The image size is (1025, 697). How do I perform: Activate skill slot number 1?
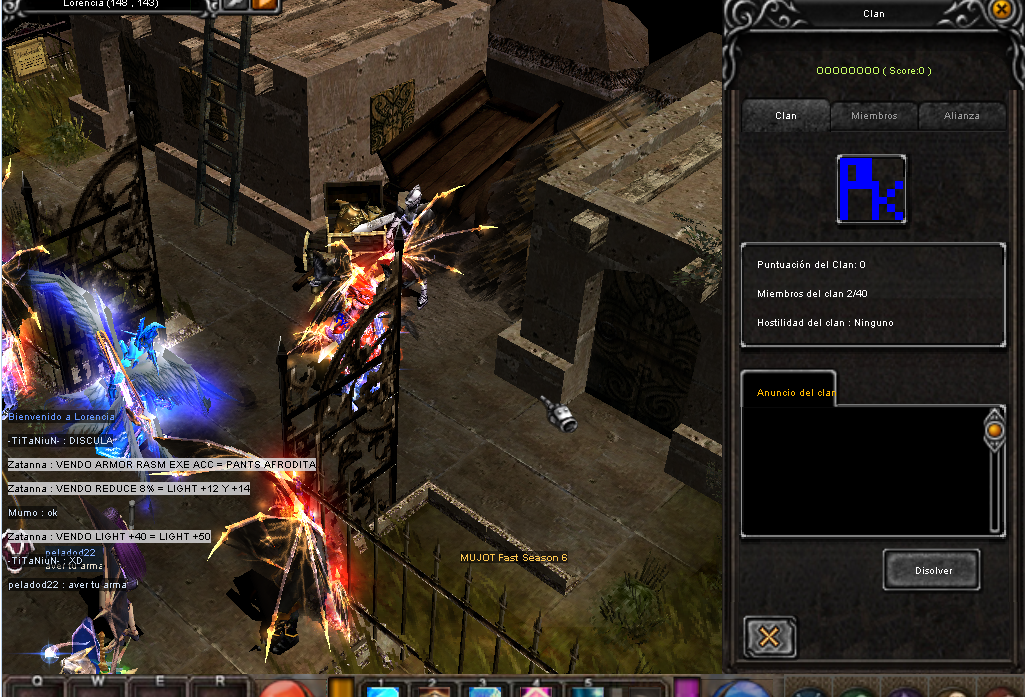384,689
